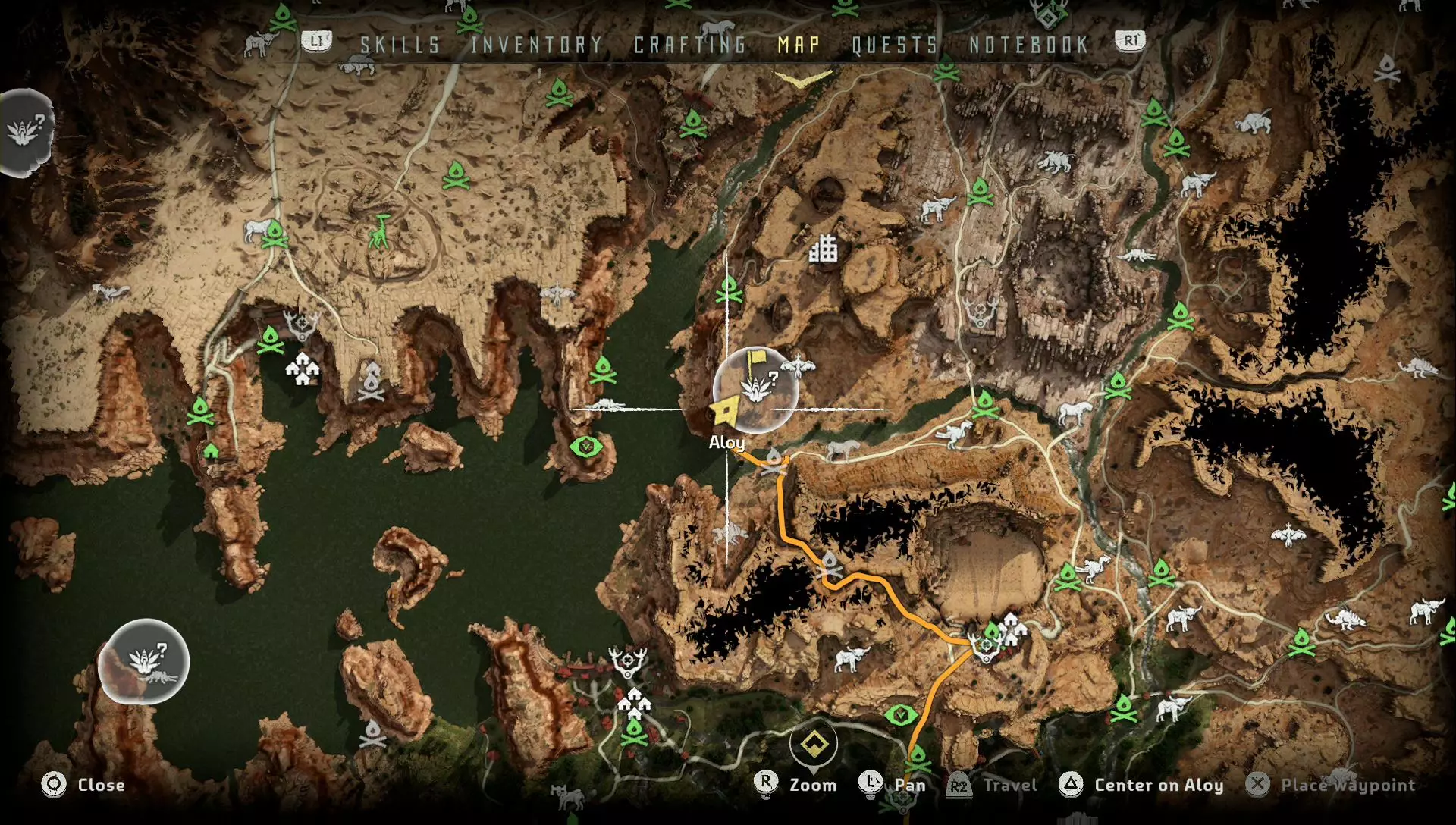Choose the white city buildings marker
This screenshot has height=825, width=1456.
click(x=823, y=249)
